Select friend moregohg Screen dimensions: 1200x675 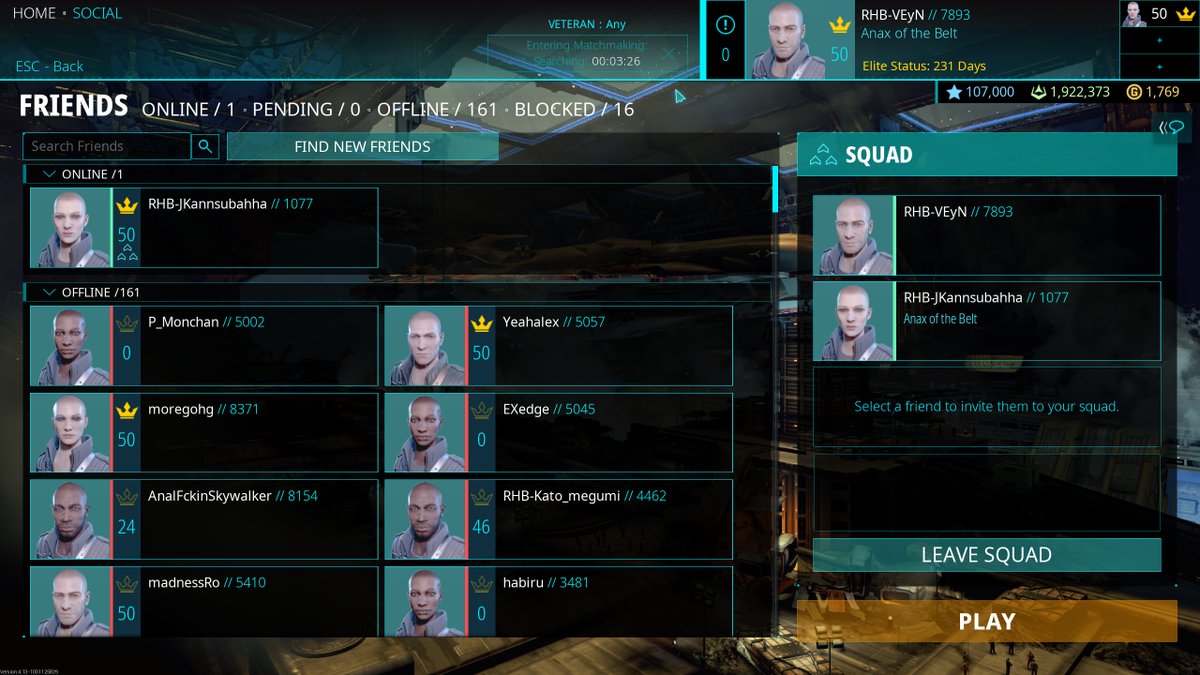pyautogui.click(x=204, y=433)
